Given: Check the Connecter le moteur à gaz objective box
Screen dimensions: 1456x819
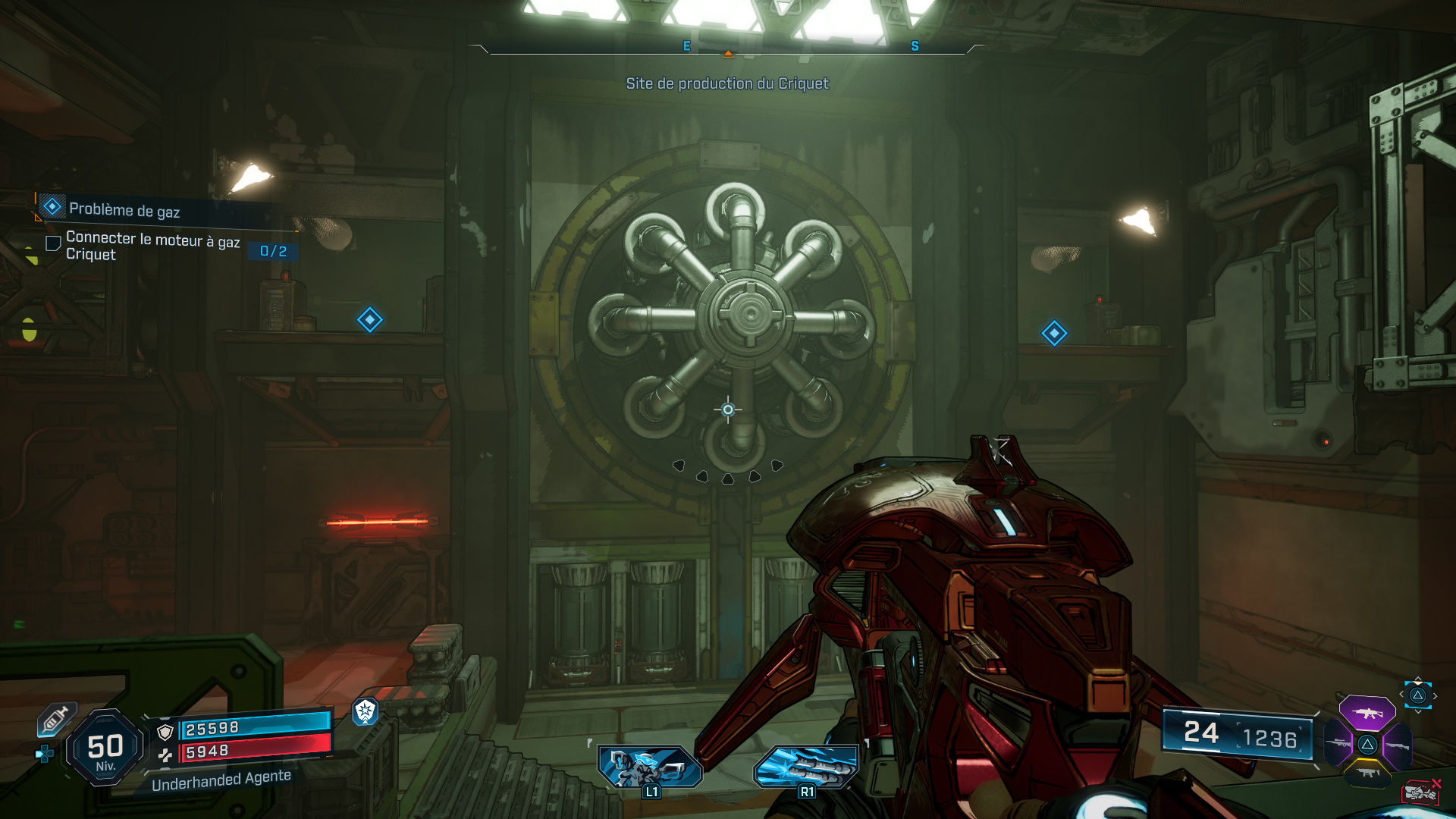Looking at the screenshot, I should (52, 243).
